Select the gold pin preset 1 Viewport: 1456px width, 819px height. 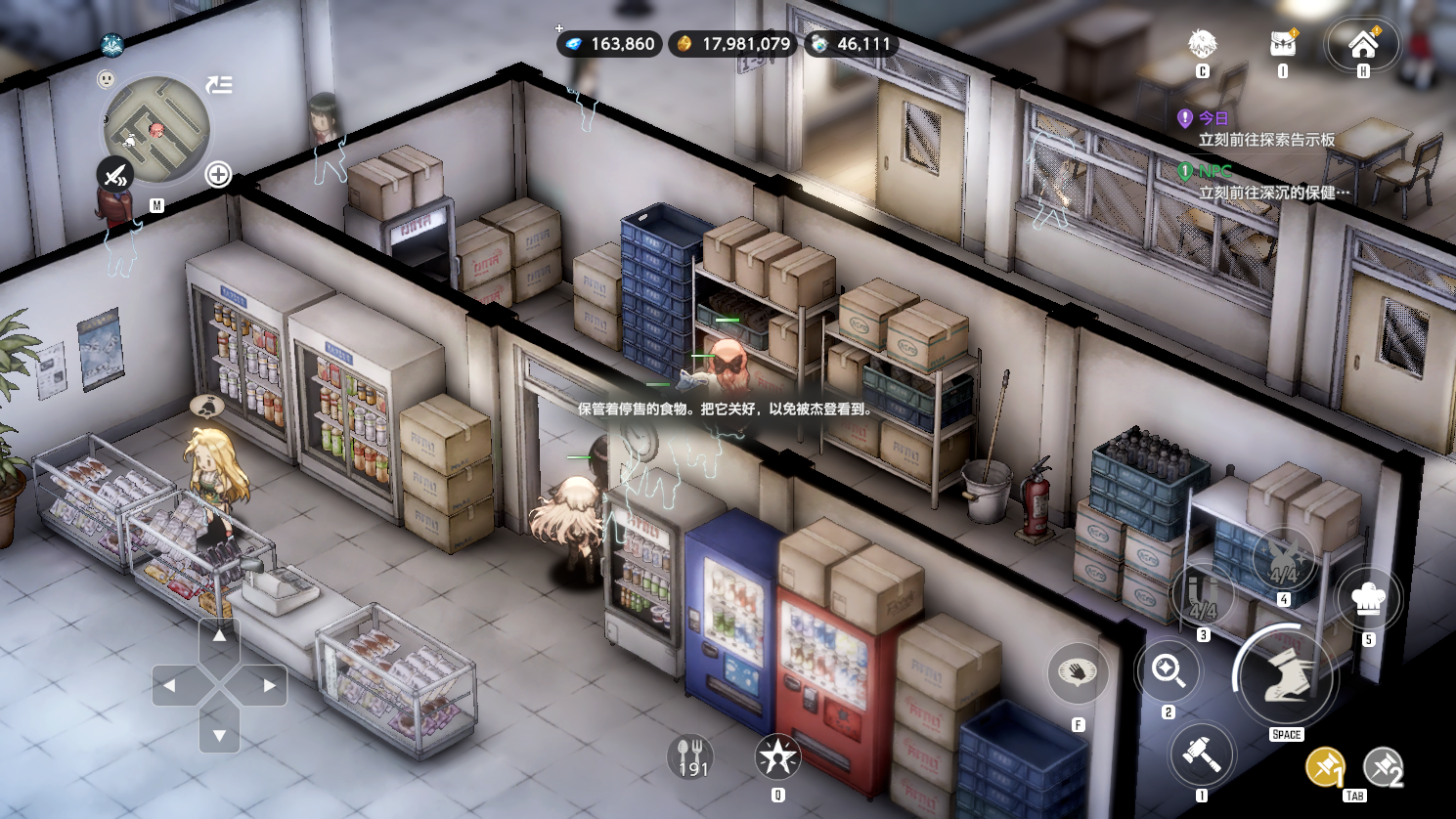(x=1325, y=768)
